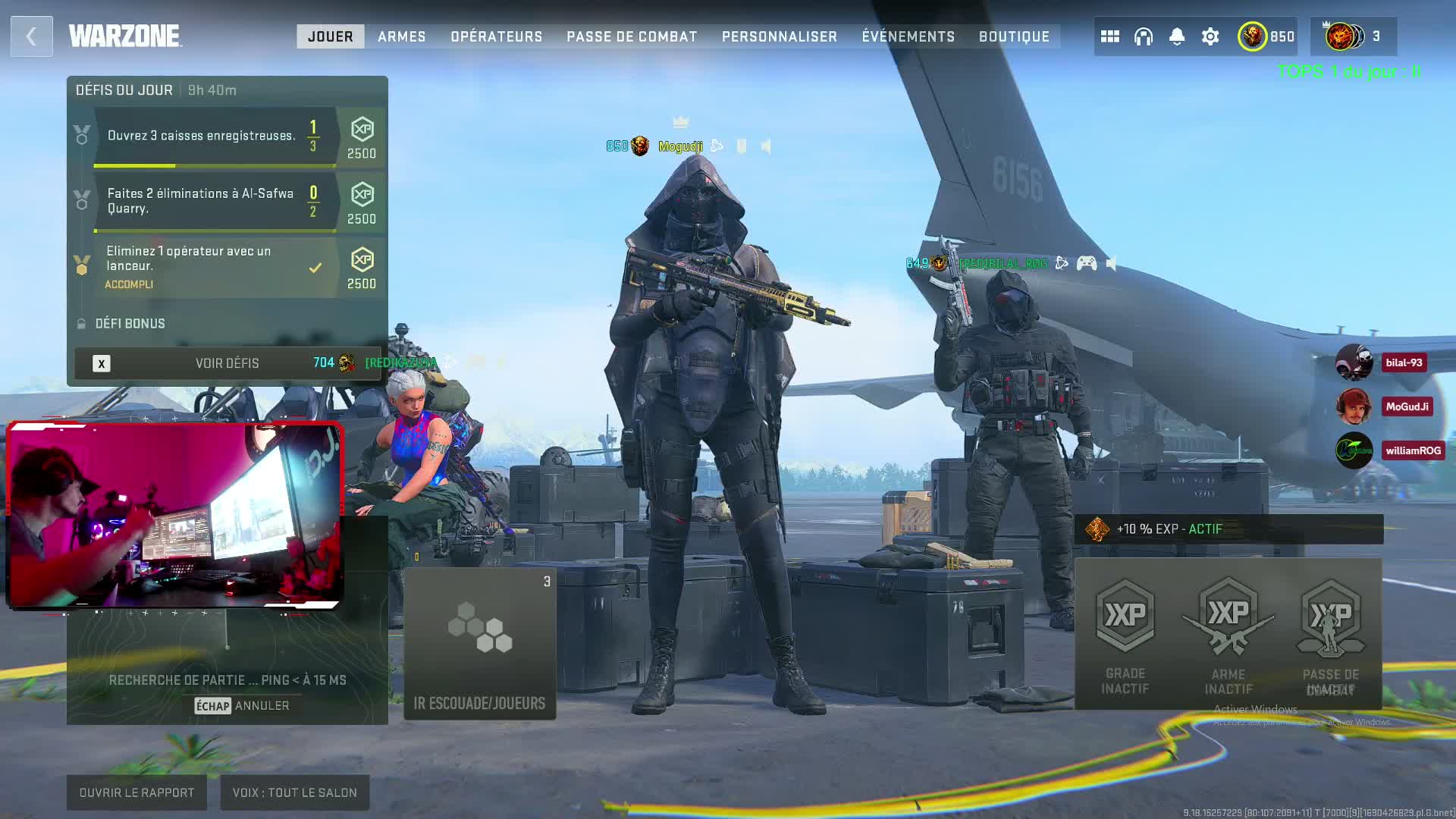Toggle the VOIX : TOUT LE SALON channel
1456x819 pixels.
pyautogui.click(x=294, y=792)
